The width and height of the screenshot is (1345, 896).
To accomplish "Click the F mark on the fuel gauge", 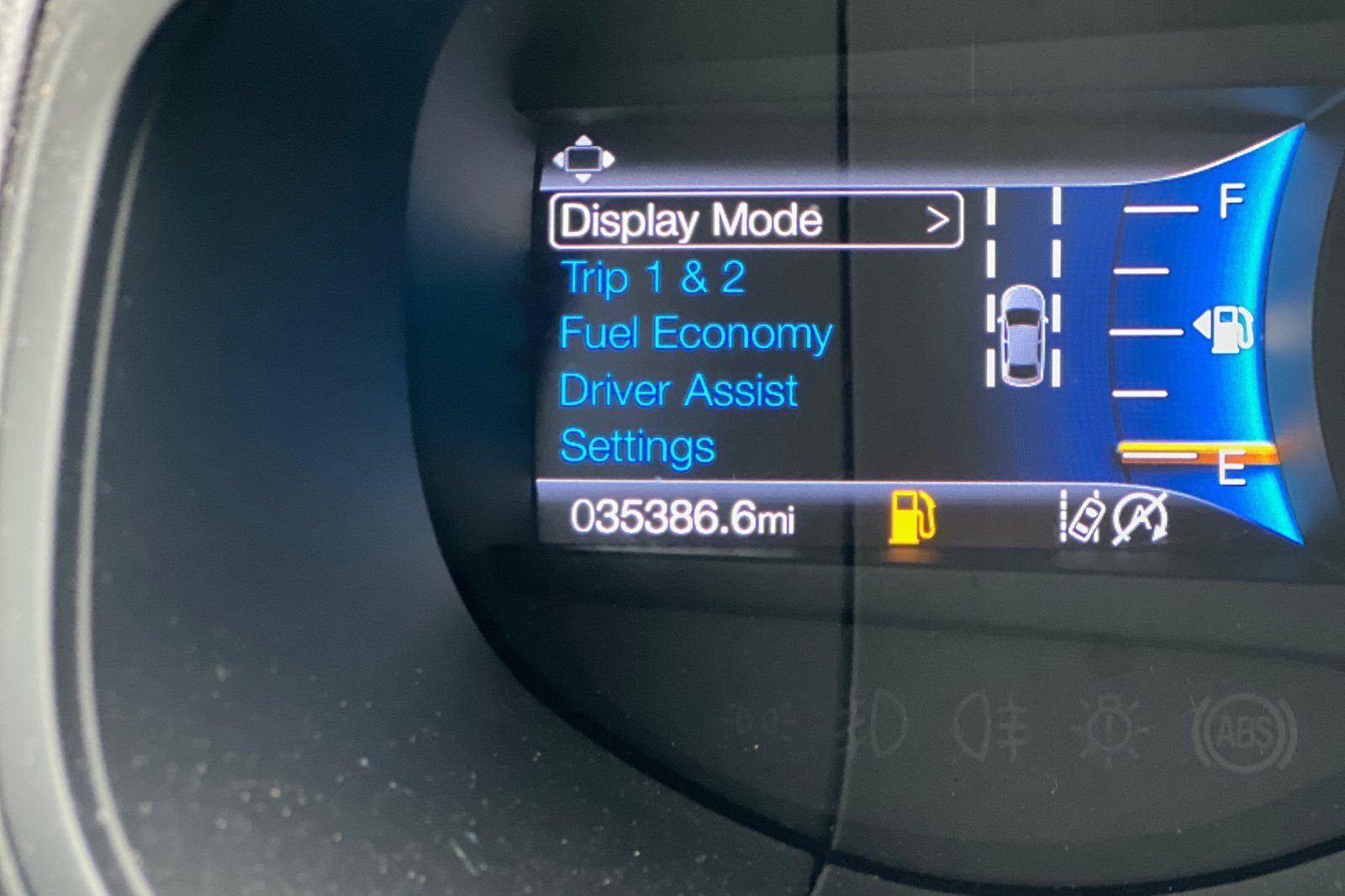I will (1232, 202).
